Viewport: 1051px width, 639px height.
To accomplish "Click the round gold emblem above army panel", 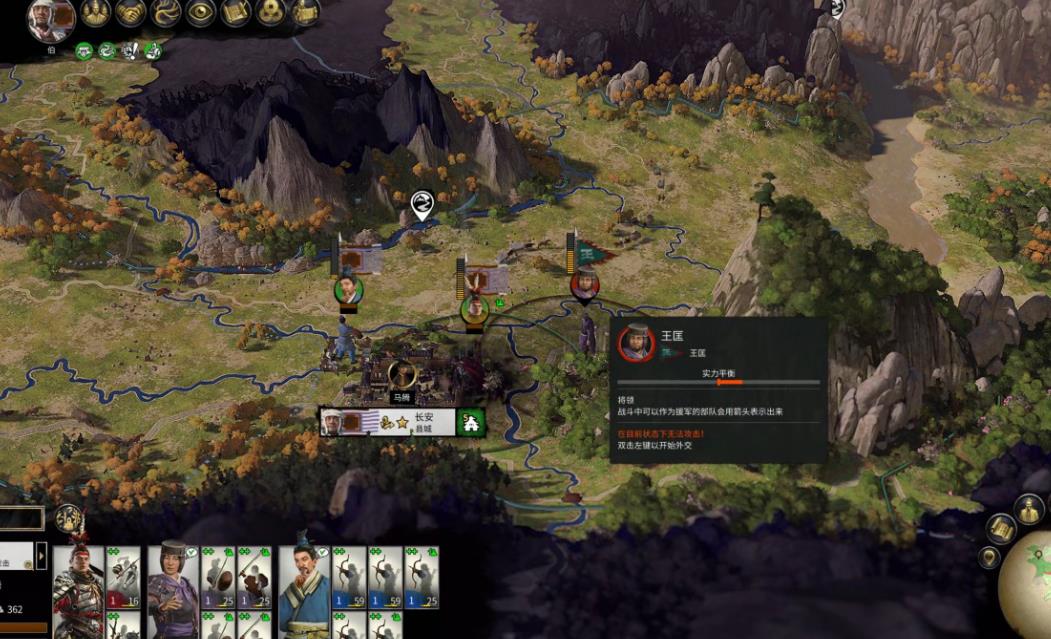I will pyautogui.click(x=68, y=518).
